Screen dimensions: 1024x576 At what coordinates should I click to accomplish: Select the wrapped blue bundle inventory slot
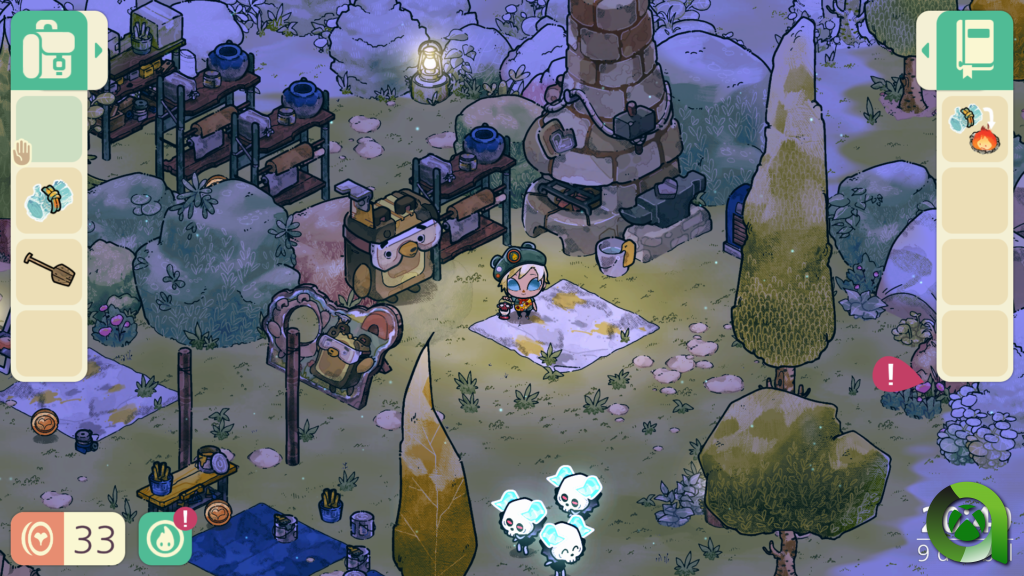click(x=48, y=200)
